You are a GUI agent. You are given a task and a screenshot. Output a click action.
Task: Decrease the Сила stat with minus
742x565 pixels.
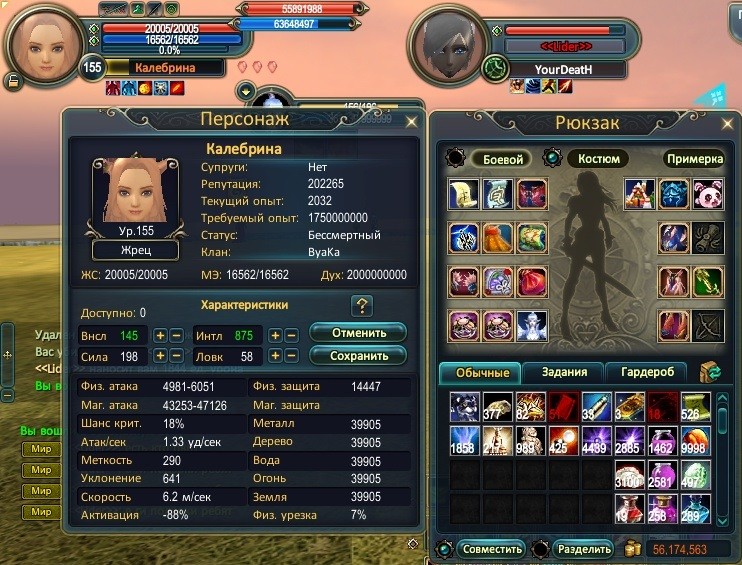click(176, 357)
